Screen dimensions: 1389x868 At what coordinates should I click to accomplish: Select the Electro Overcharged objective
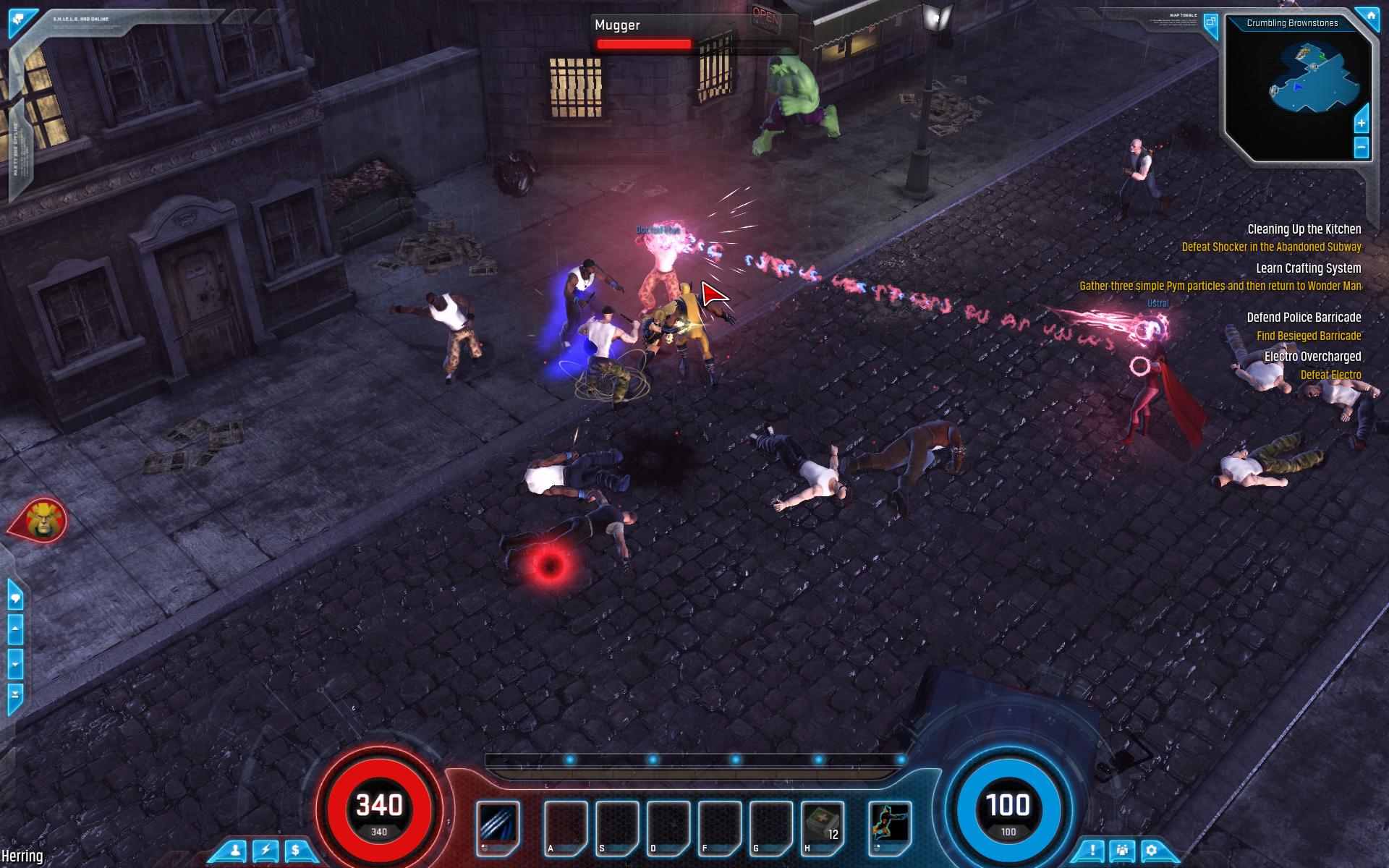tap(1312, 357)
